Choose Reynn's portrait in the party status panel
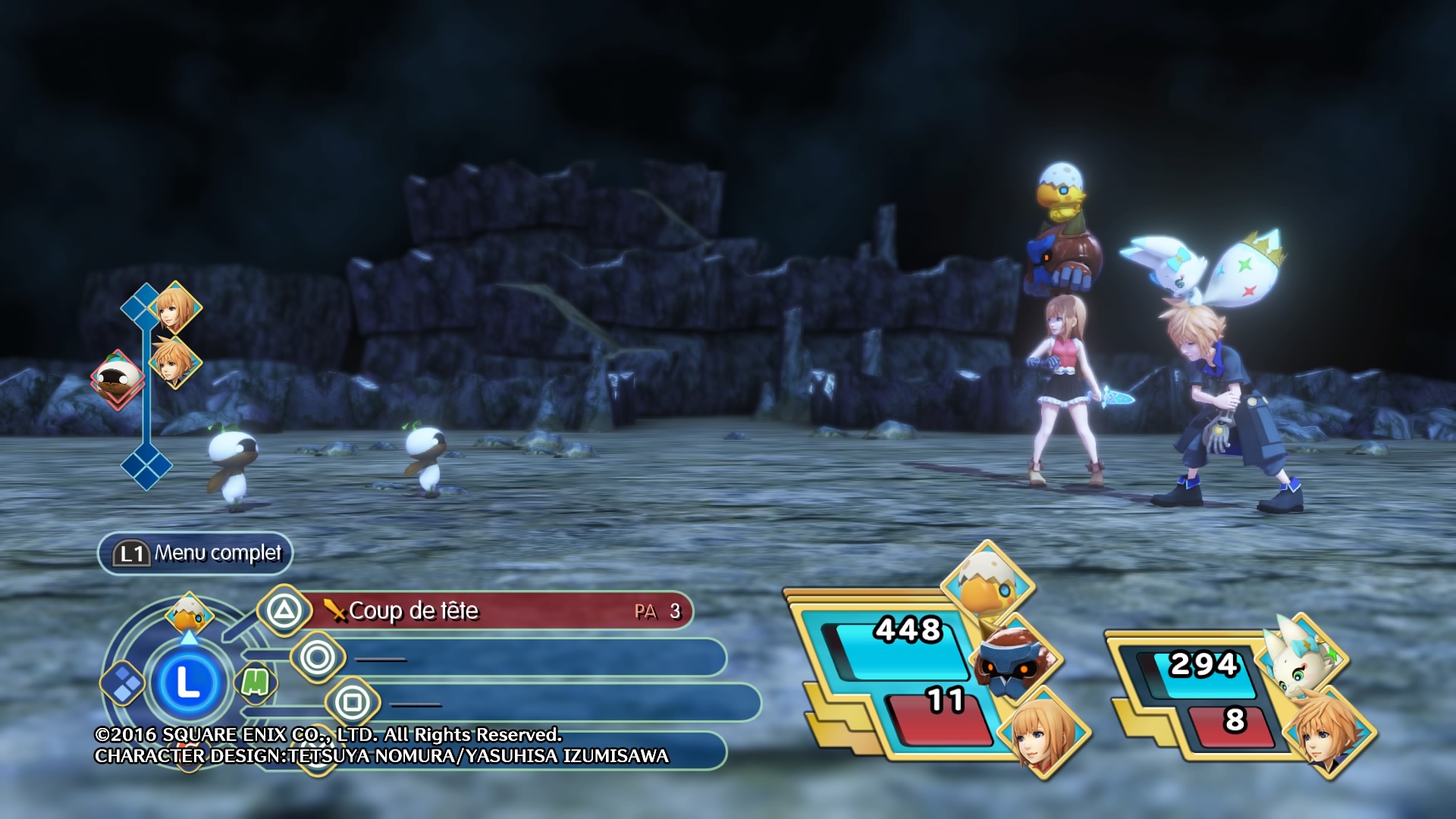Image resolution: width=1456 pixels, height=819 pixels. click(x=1043, y=733)
